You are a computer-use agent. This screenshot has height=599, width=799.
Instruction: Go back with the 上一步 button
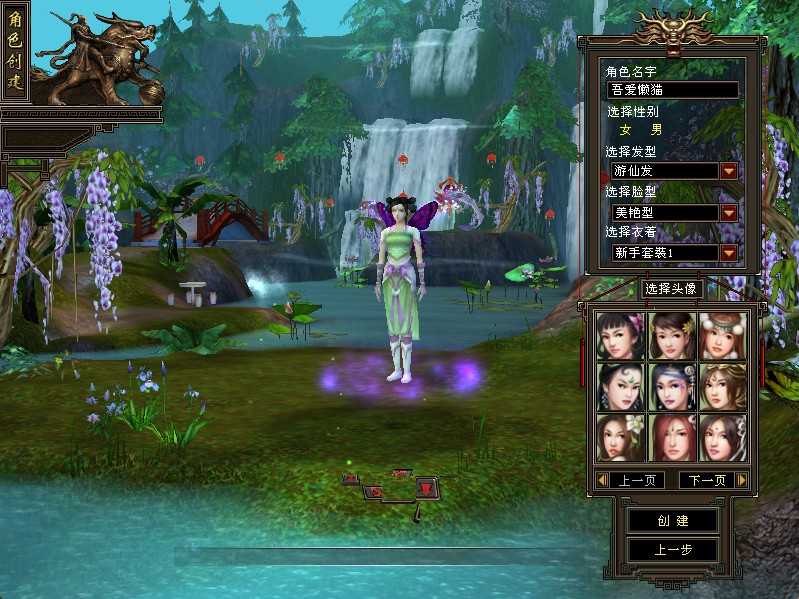click(x=672, y=550)
